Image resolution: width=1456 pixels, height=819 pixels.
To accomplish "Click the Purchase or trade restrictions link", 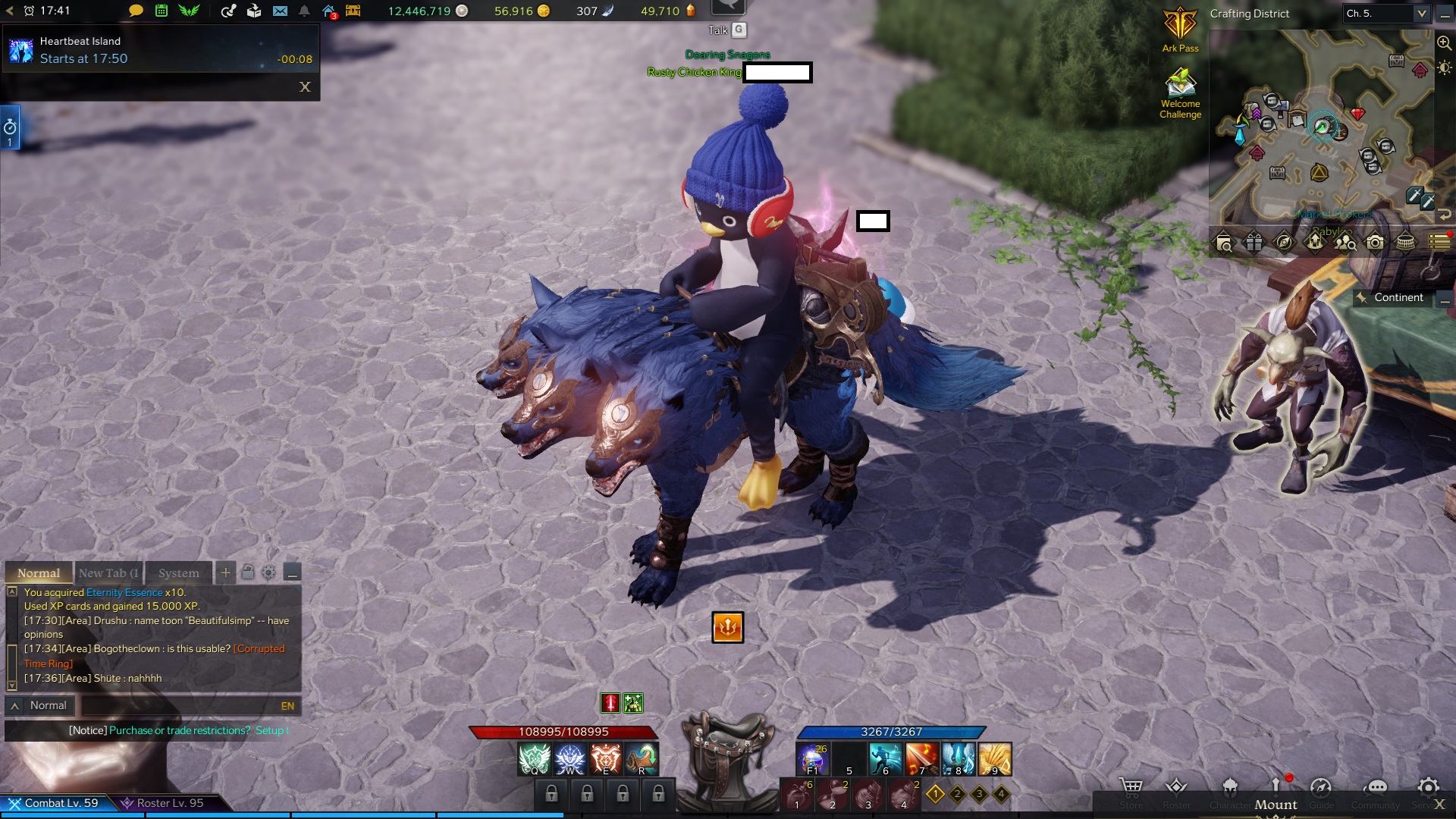I will (179, 730).
